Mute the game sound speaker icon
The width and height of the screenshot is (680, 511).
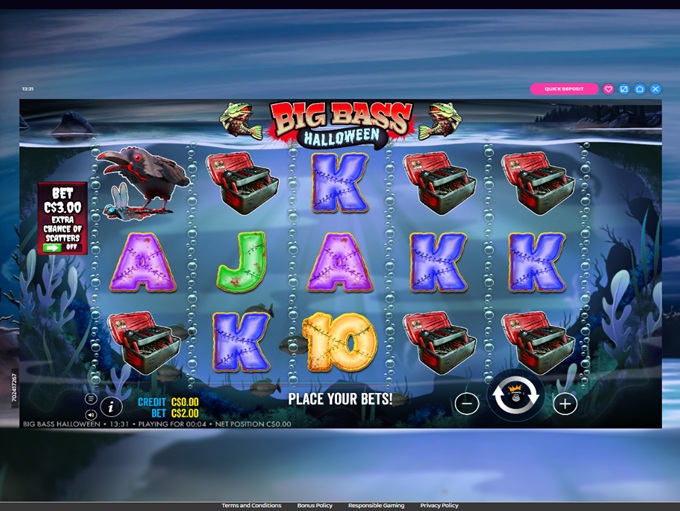(90, 413)
